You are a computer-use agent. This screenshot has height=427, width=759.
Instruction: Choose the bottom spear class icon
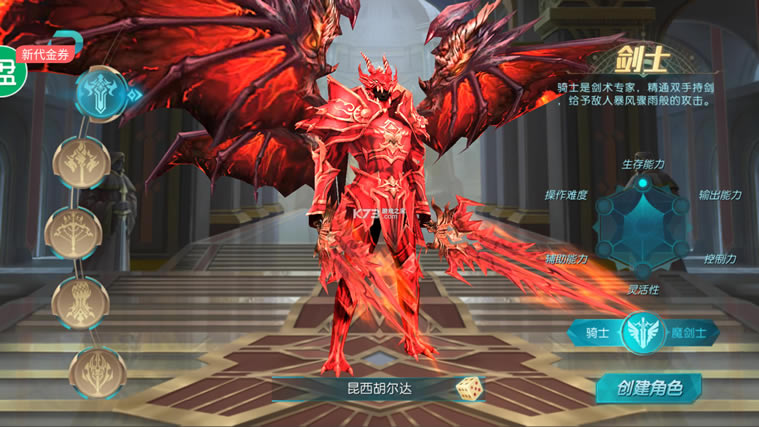(97, 370)
